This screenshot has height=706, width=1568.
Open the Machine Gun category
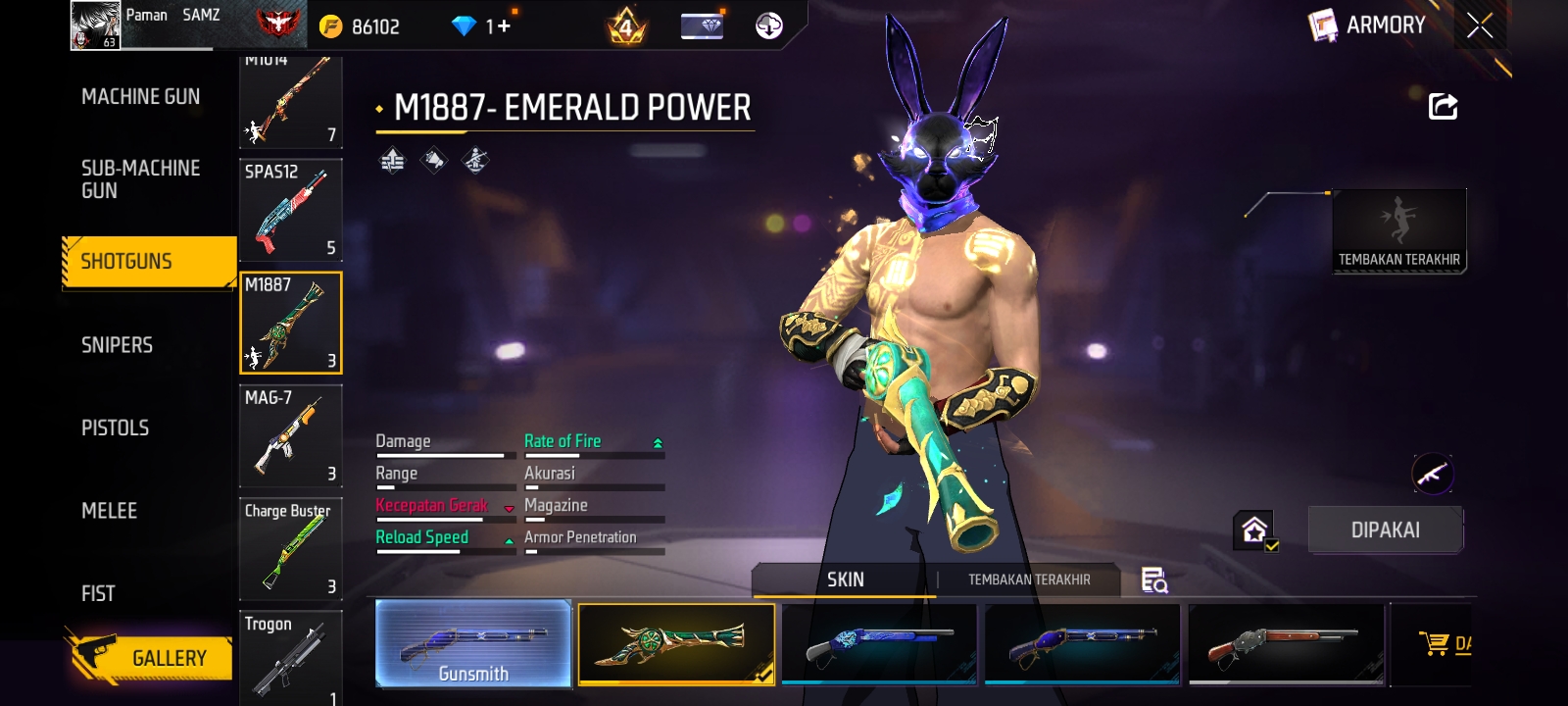140,96
